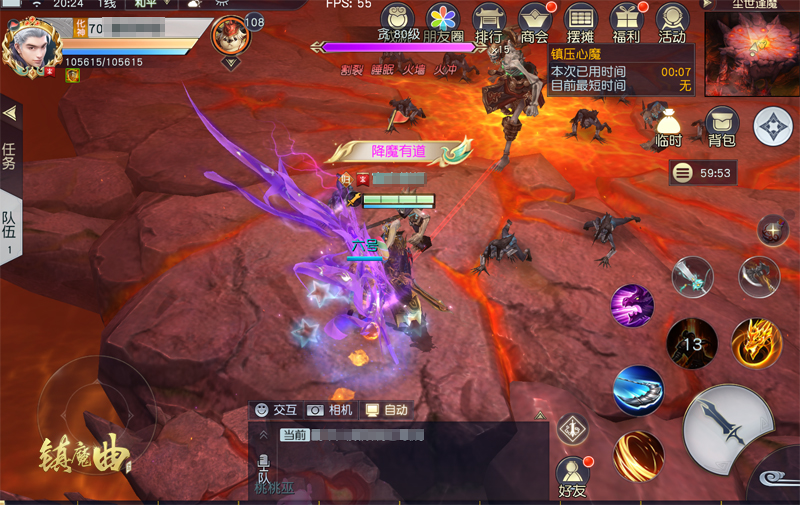Open the 福利 gift rewards menu
This screenshot has height=505, width=800.
pos(627,23)
